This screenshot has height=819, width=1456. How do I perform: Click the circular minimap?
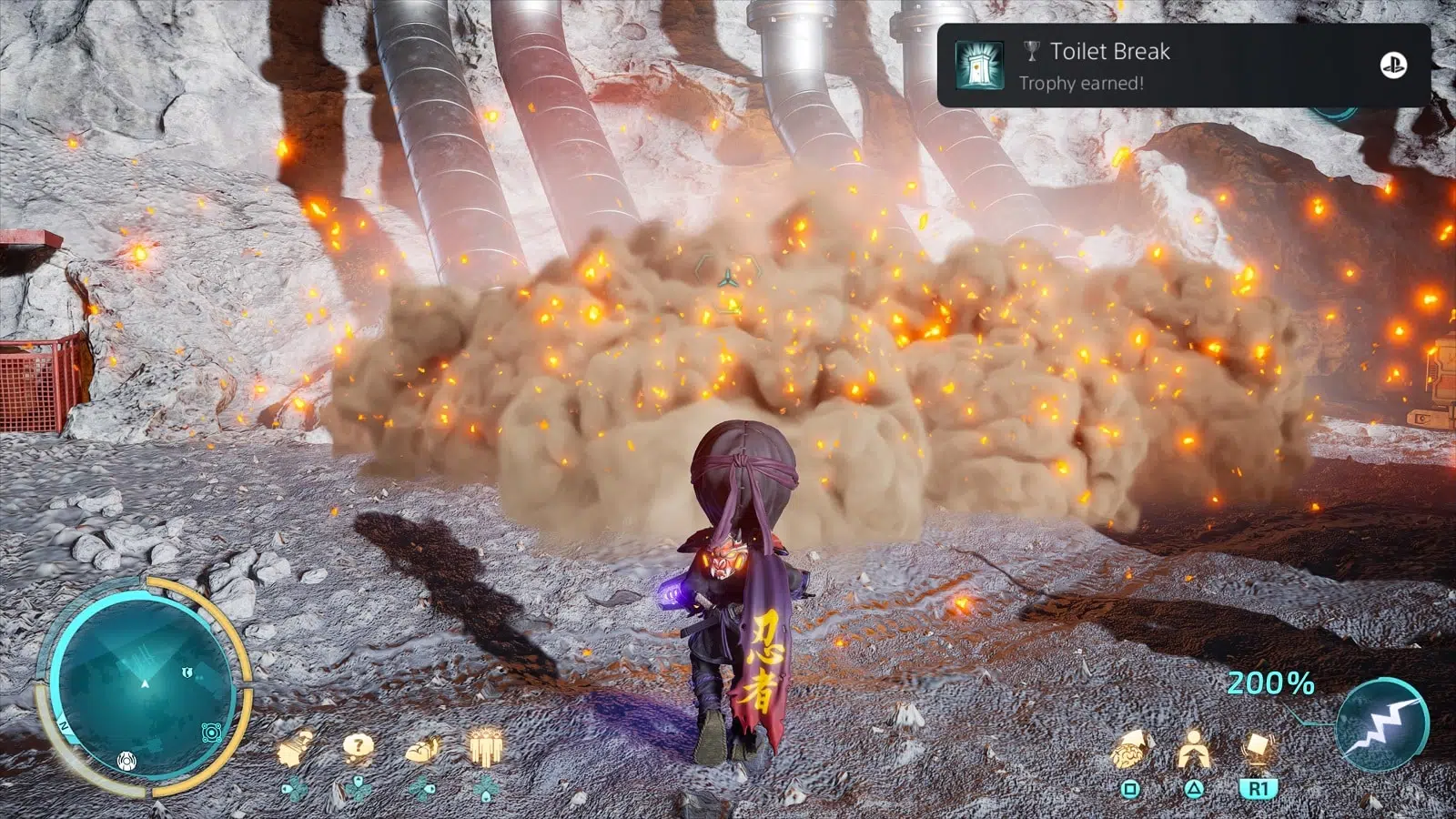[143, 684]
